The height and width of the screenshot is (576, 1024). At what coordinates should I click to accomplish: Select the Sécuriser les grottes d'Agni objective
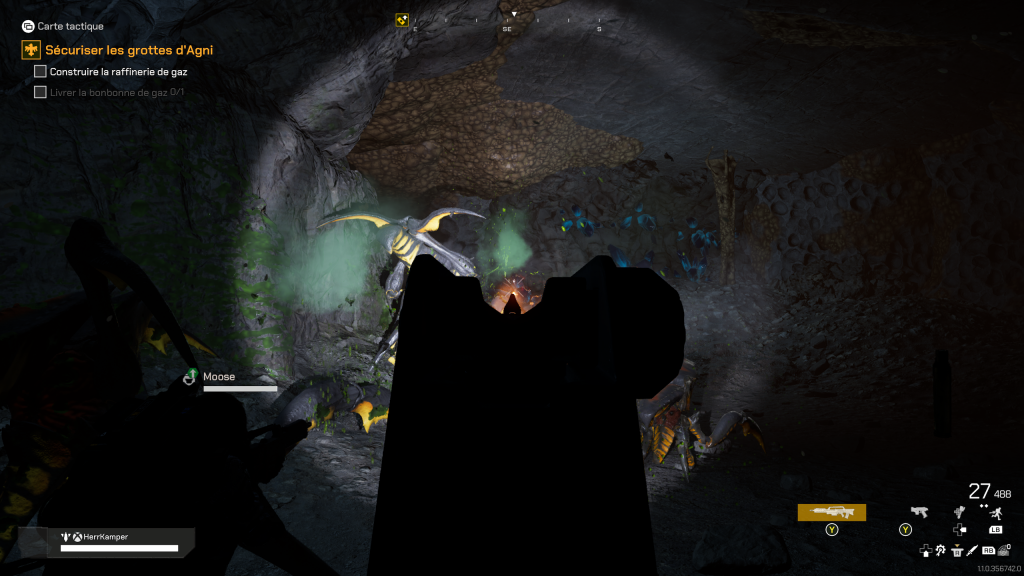pos(128,50)
